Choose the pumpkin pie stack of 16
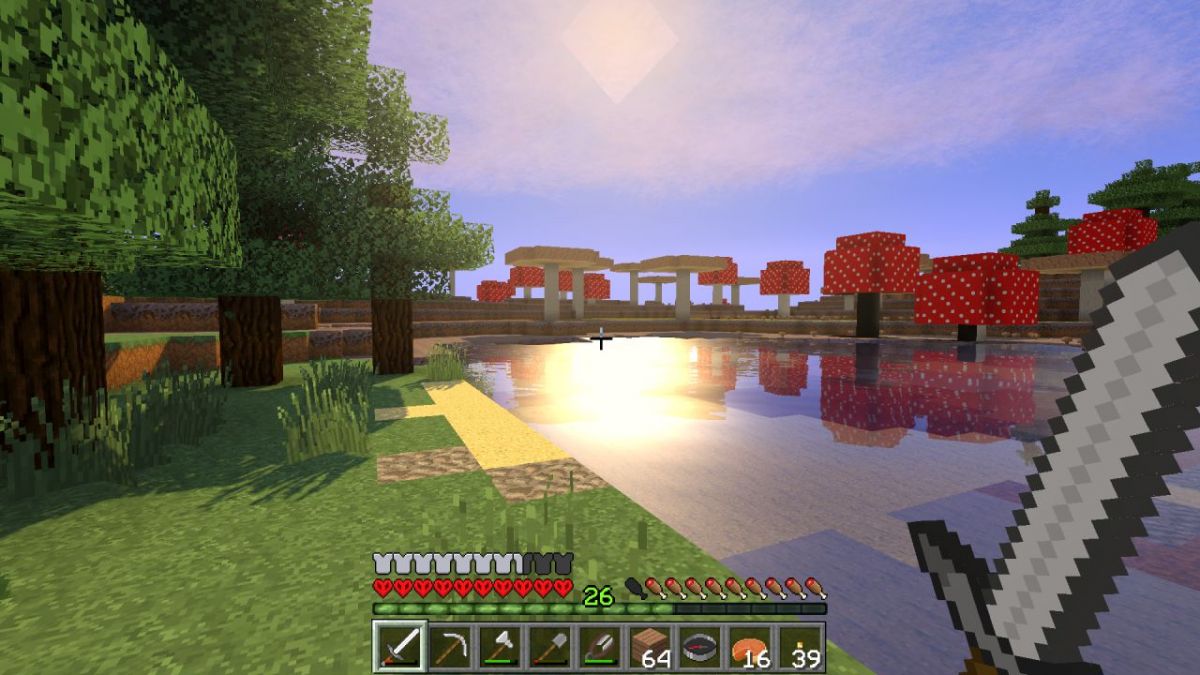Viewport: 1200px width, 675px height. 750,646
